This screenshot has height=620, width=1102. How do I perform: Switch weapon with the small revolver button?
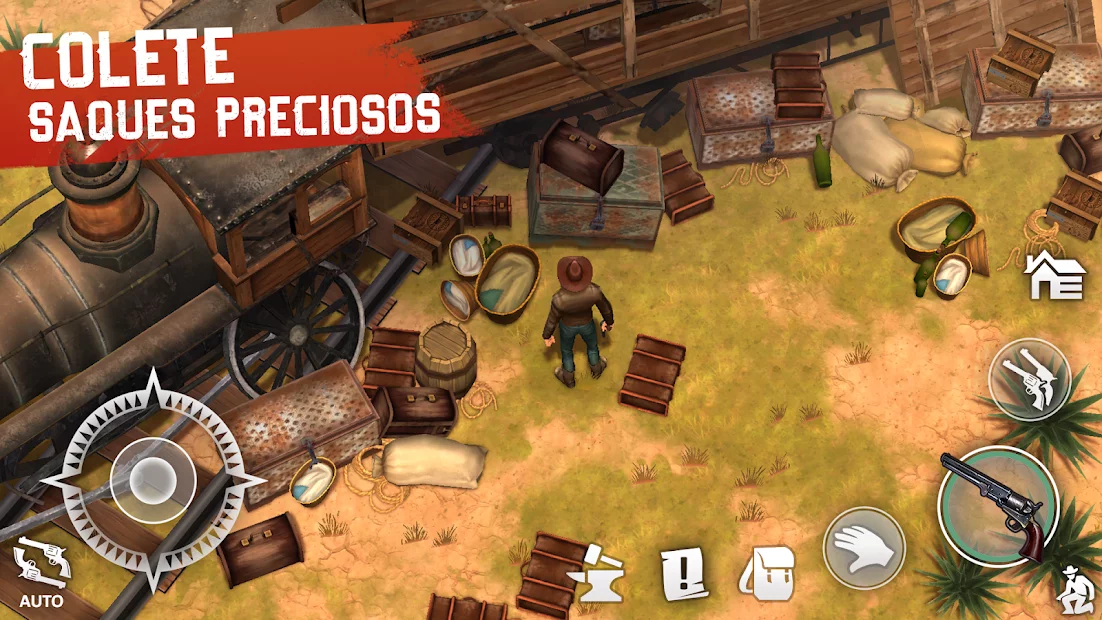tap(1030, 380)
